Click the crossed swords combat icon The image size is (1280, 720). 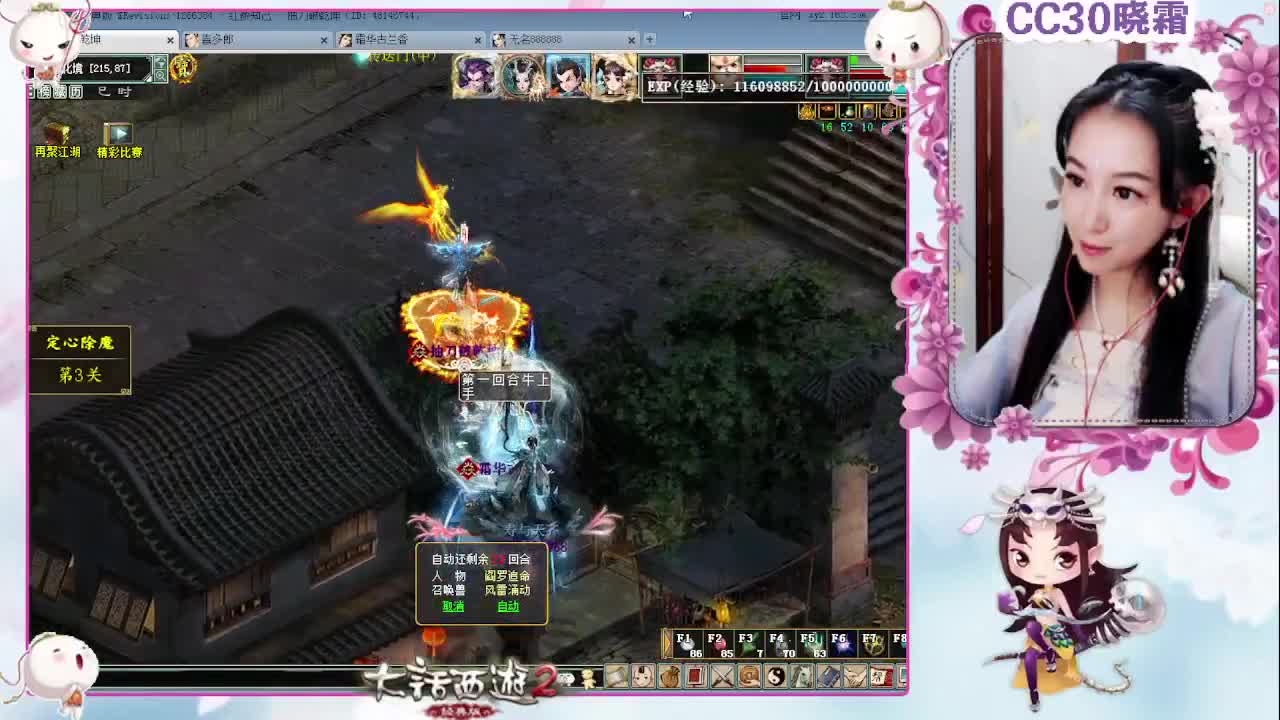(722, 677)
